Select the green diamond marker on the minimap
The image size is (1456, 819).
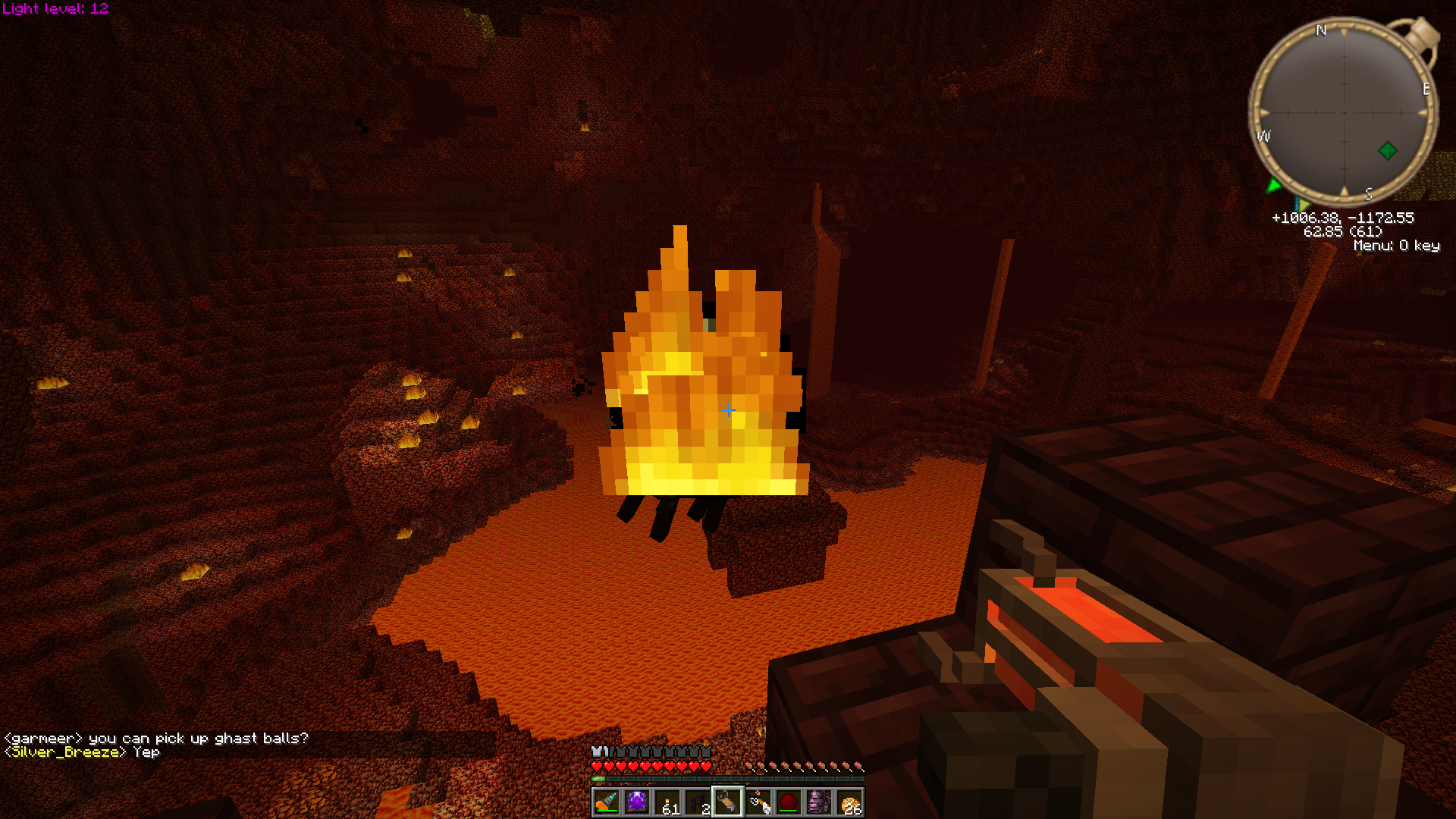(x=1388, y=150)
